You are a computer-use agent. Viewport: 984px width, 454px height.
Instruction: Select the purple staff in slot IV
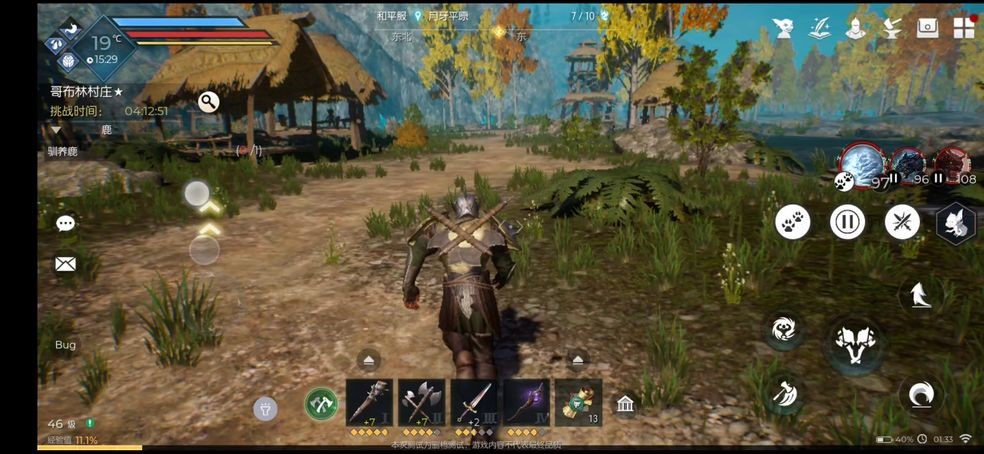point(525,403)
